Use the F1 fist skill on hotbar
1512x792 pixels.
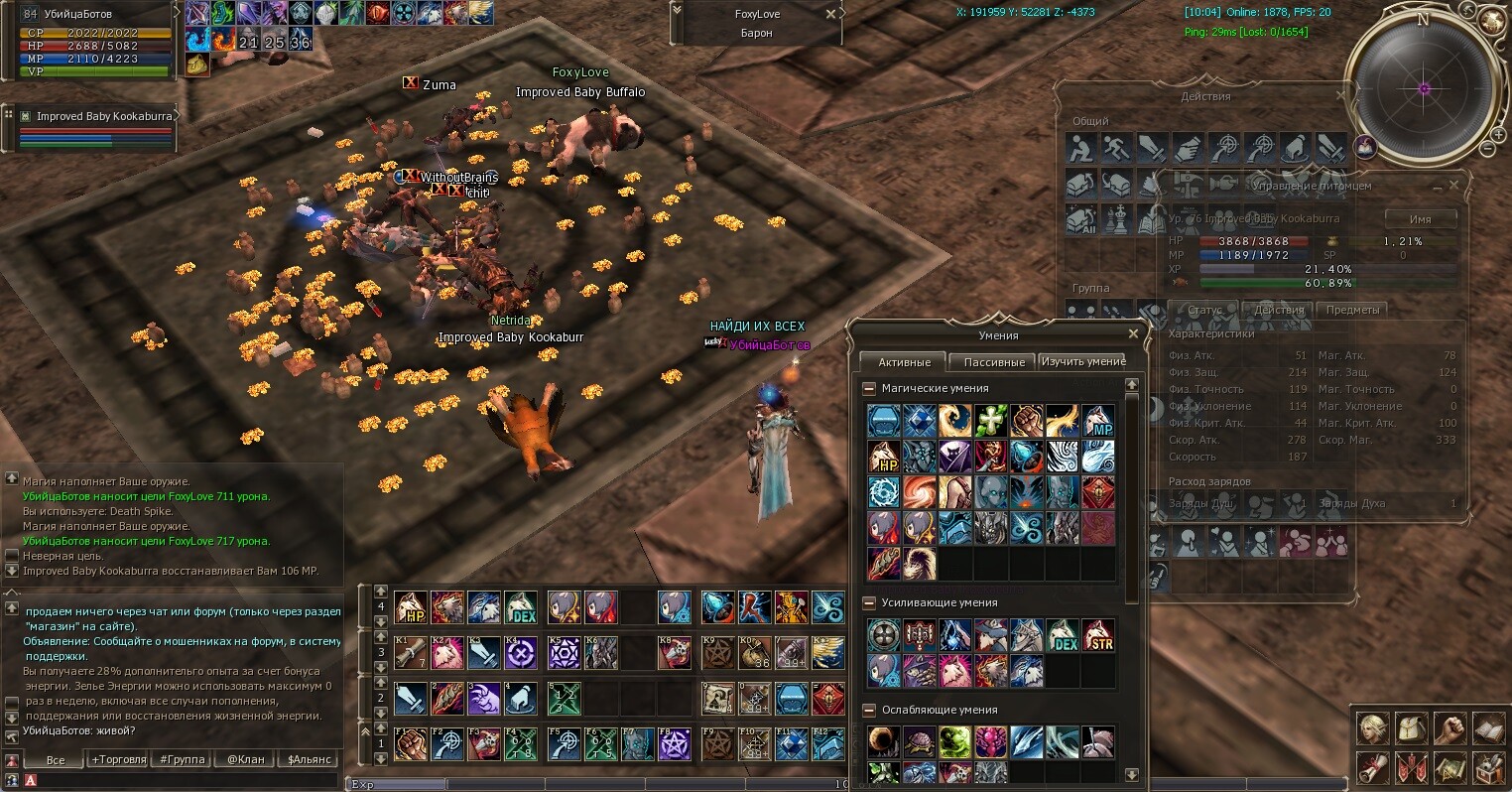point(411,744)
